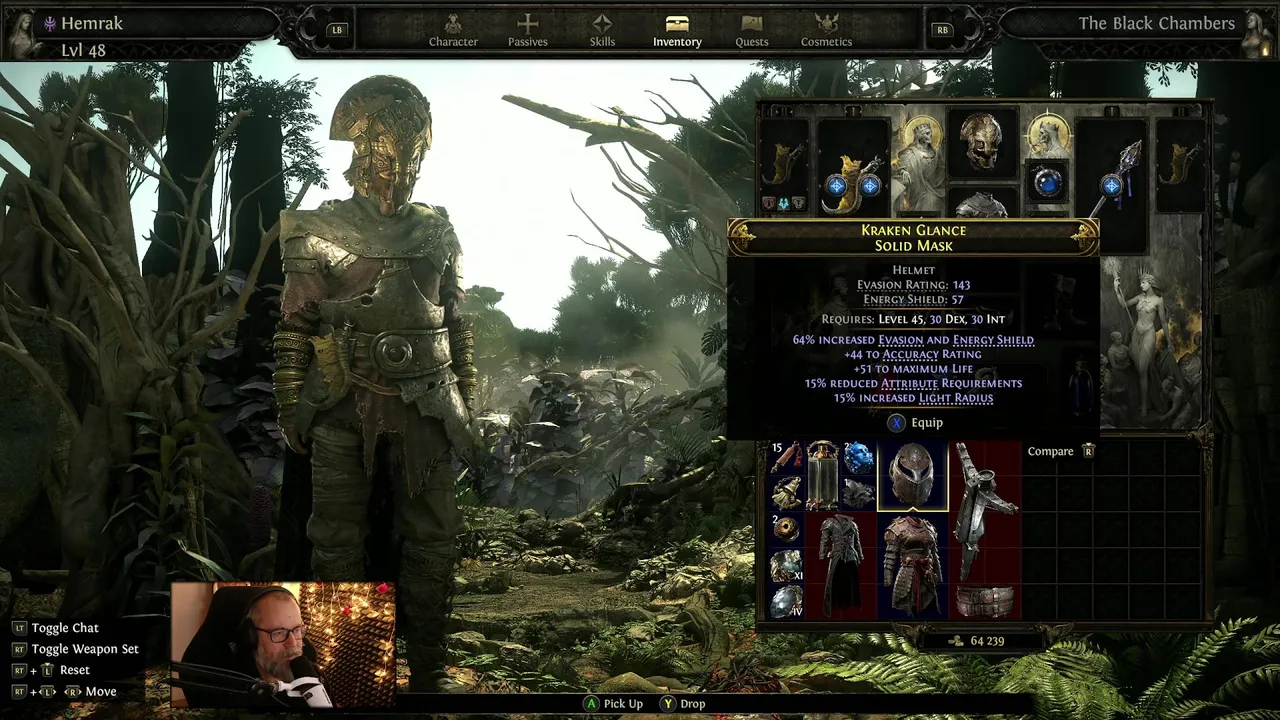Image resolution: width=1280 pixels, height=720 pixels.
Task: Select the equipped blue amulet slot
Action: click(1047, 182)
